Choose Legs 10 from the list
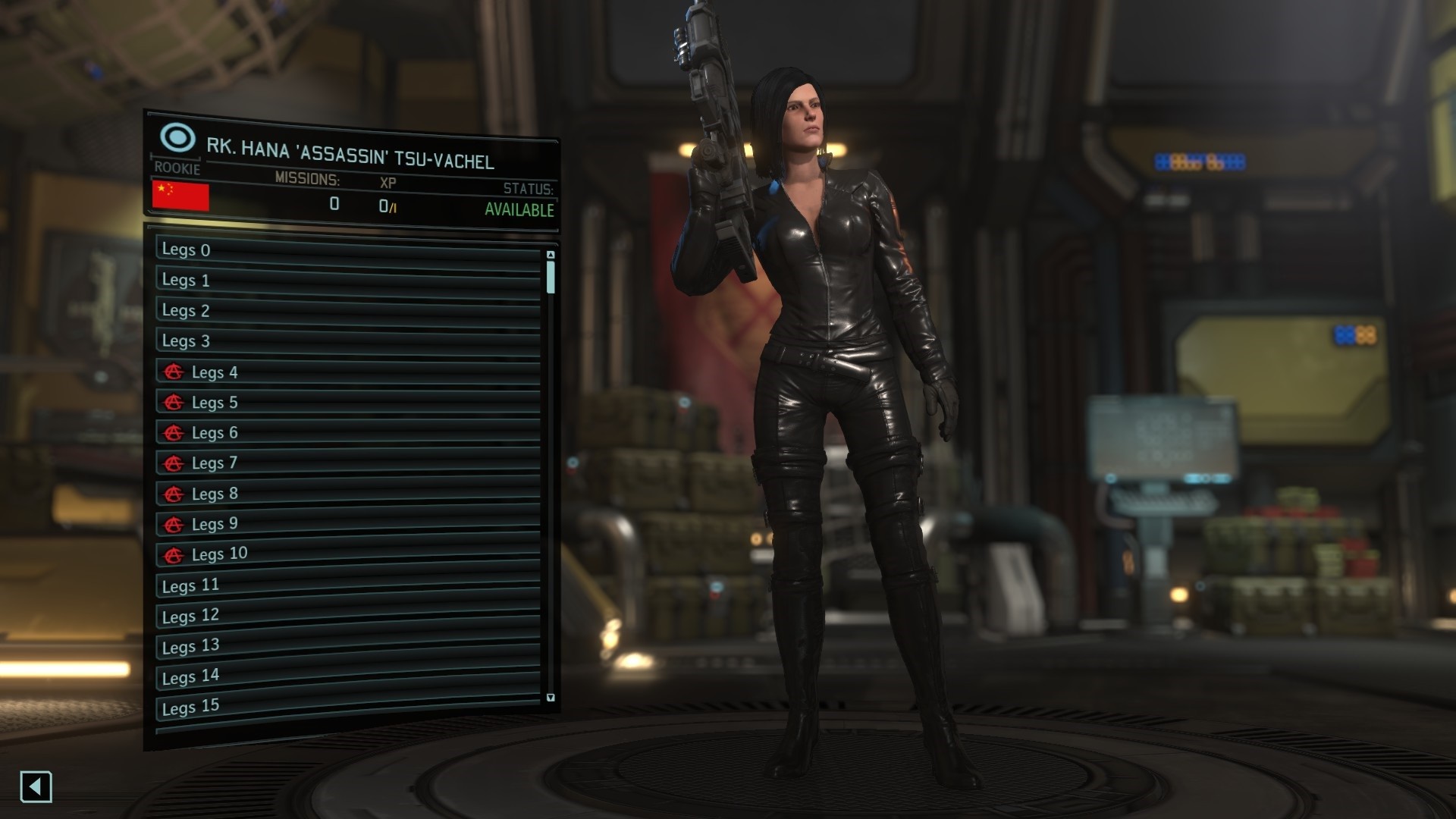1456x819 pixels. [x=347, y=554]
